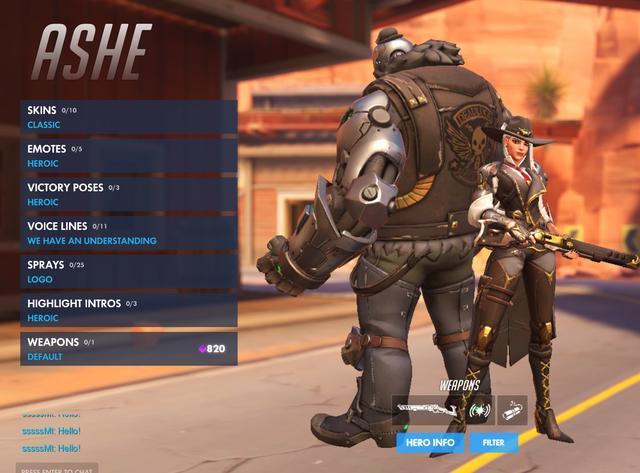Open the Skins category
Image resolution: width=640 pixels, height=473 pixels.
(128, 117)
